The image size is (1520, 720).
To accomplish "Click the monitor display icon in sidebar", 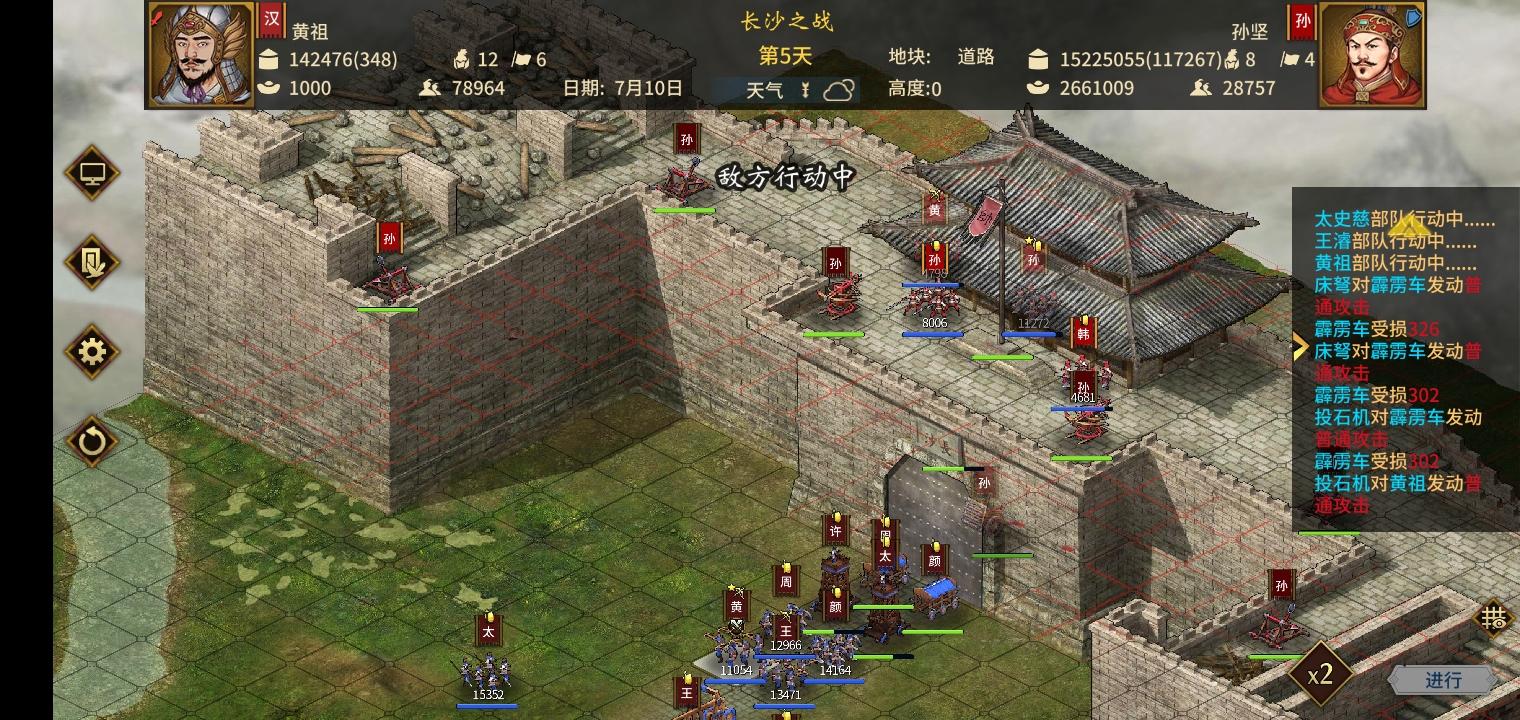I will coord(91,172).
